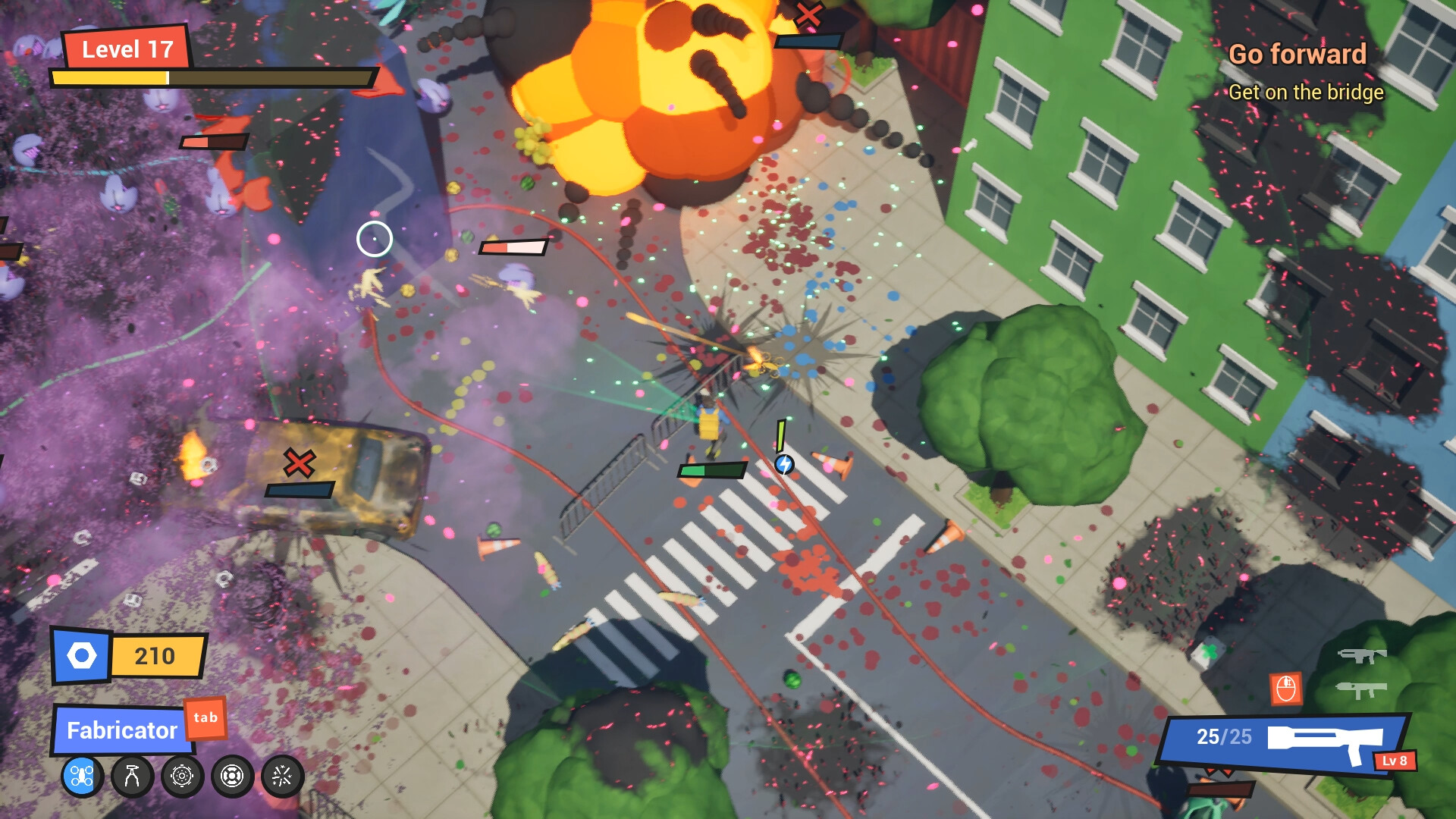Click the blue lightning pickup icon near player
1456x819 pixels.
tap(785, 463)
